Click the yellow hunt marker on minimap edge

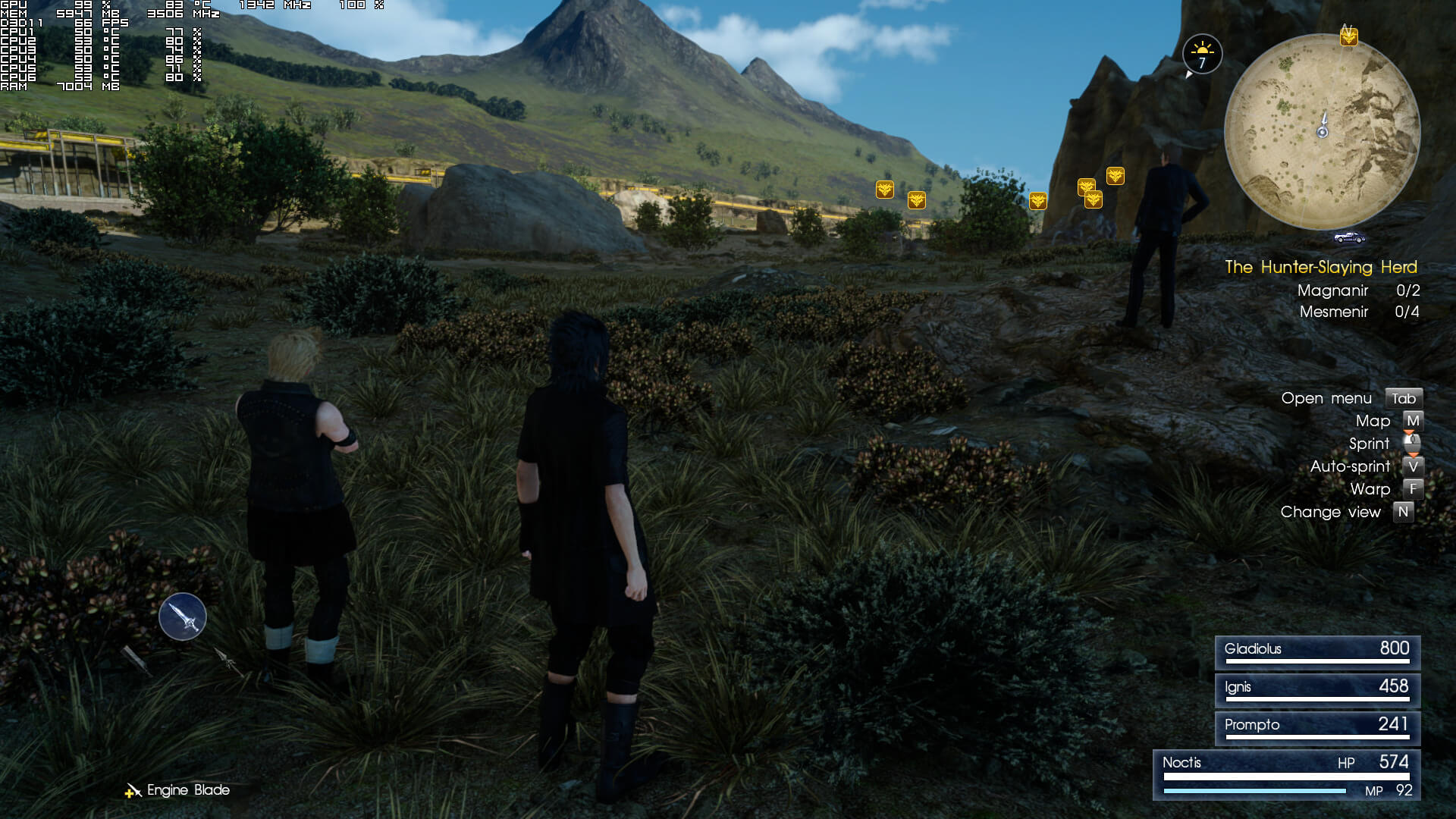(1348, 36)
